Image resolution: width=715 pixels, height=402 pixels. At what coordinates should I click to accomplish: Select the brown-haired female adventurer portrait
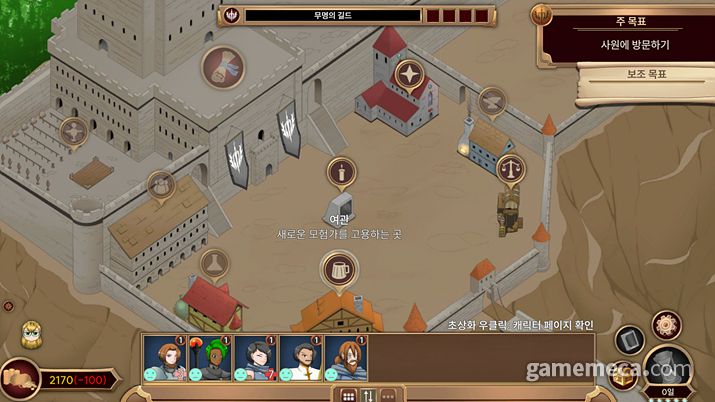click(161, 357)
